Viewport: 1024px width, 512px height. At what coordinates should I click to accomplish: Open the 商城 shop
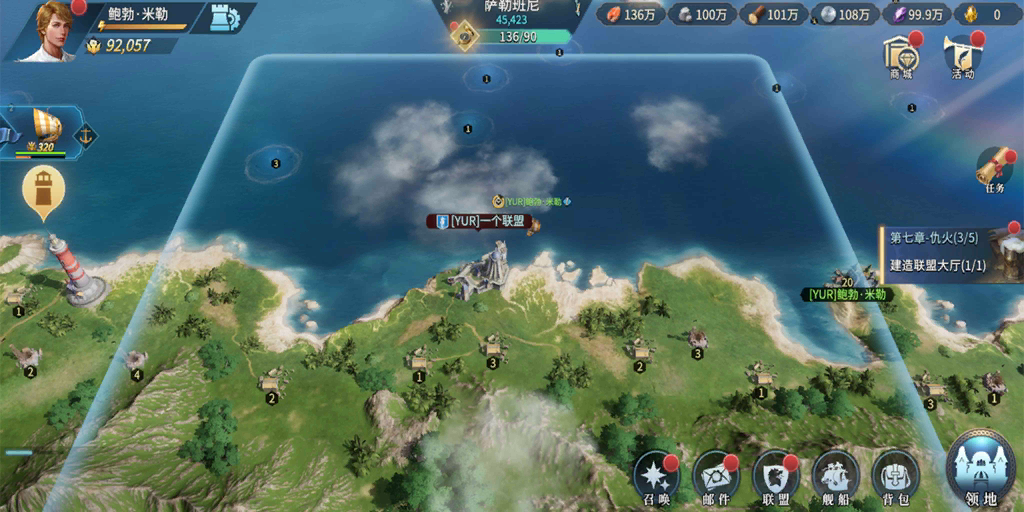tap(902, 58)
